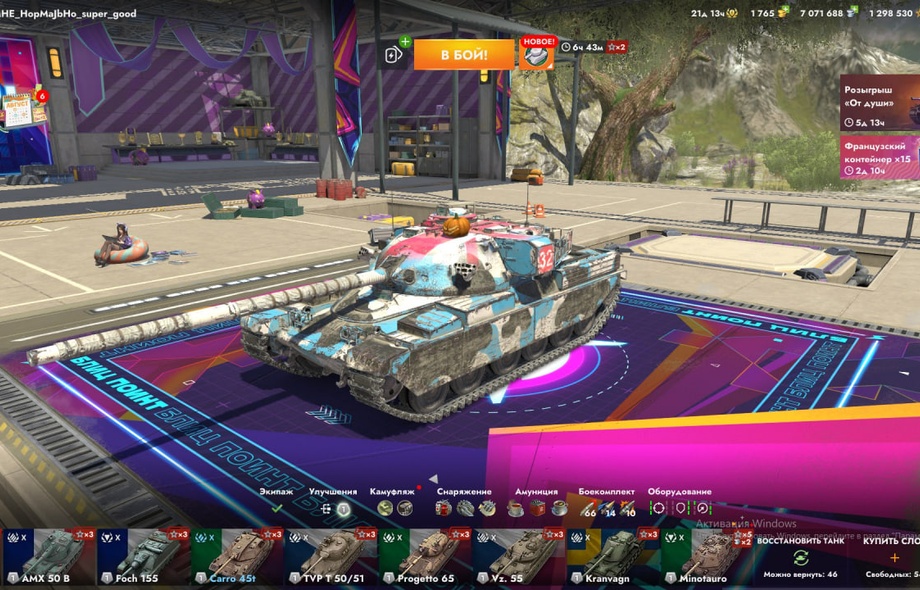Select the AMX 50 B tank
Viewport: 920px width, 590px height.
click(47, 557)
